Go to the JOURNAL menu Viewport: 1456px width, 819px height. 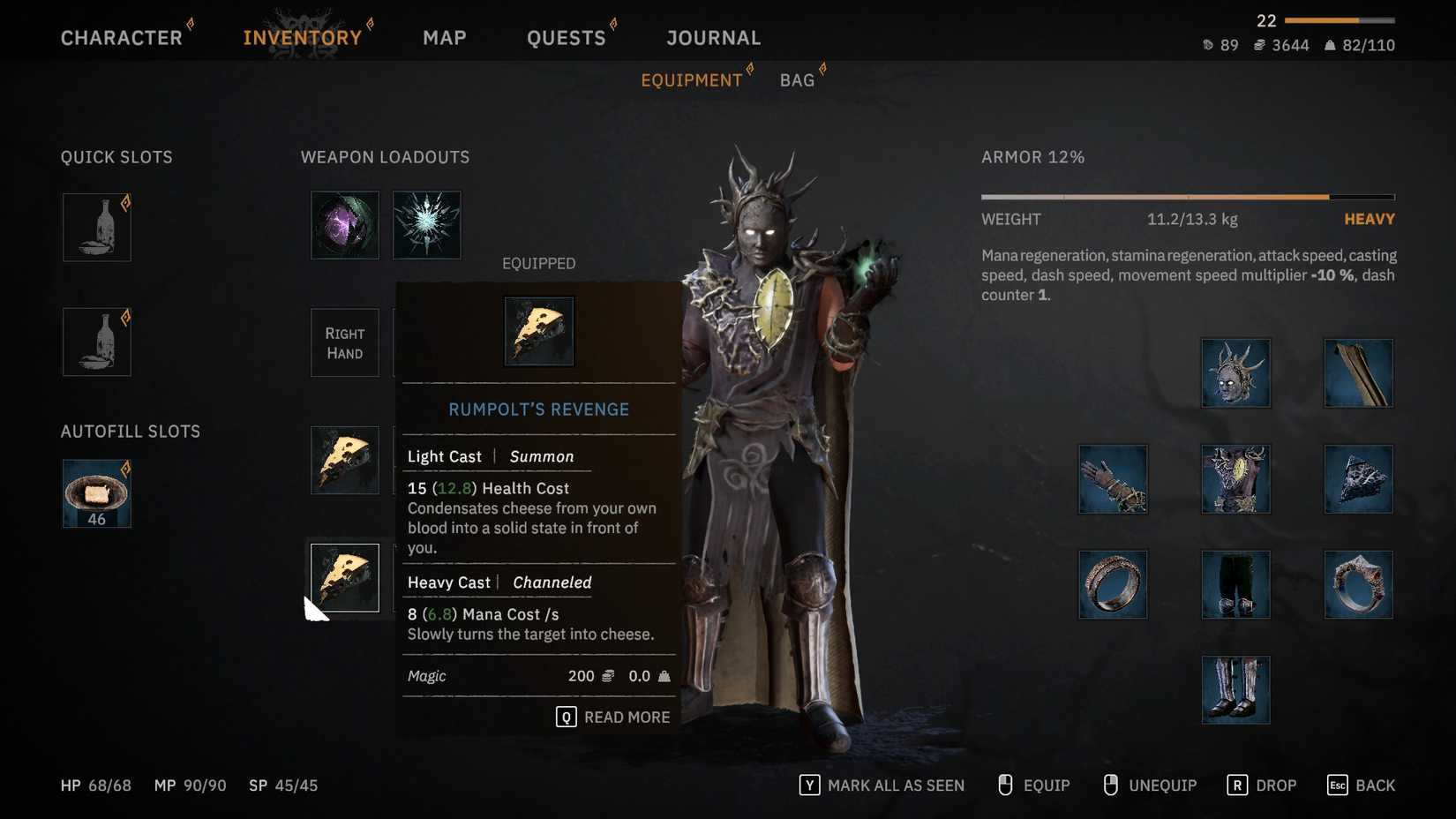click(713, 37)
